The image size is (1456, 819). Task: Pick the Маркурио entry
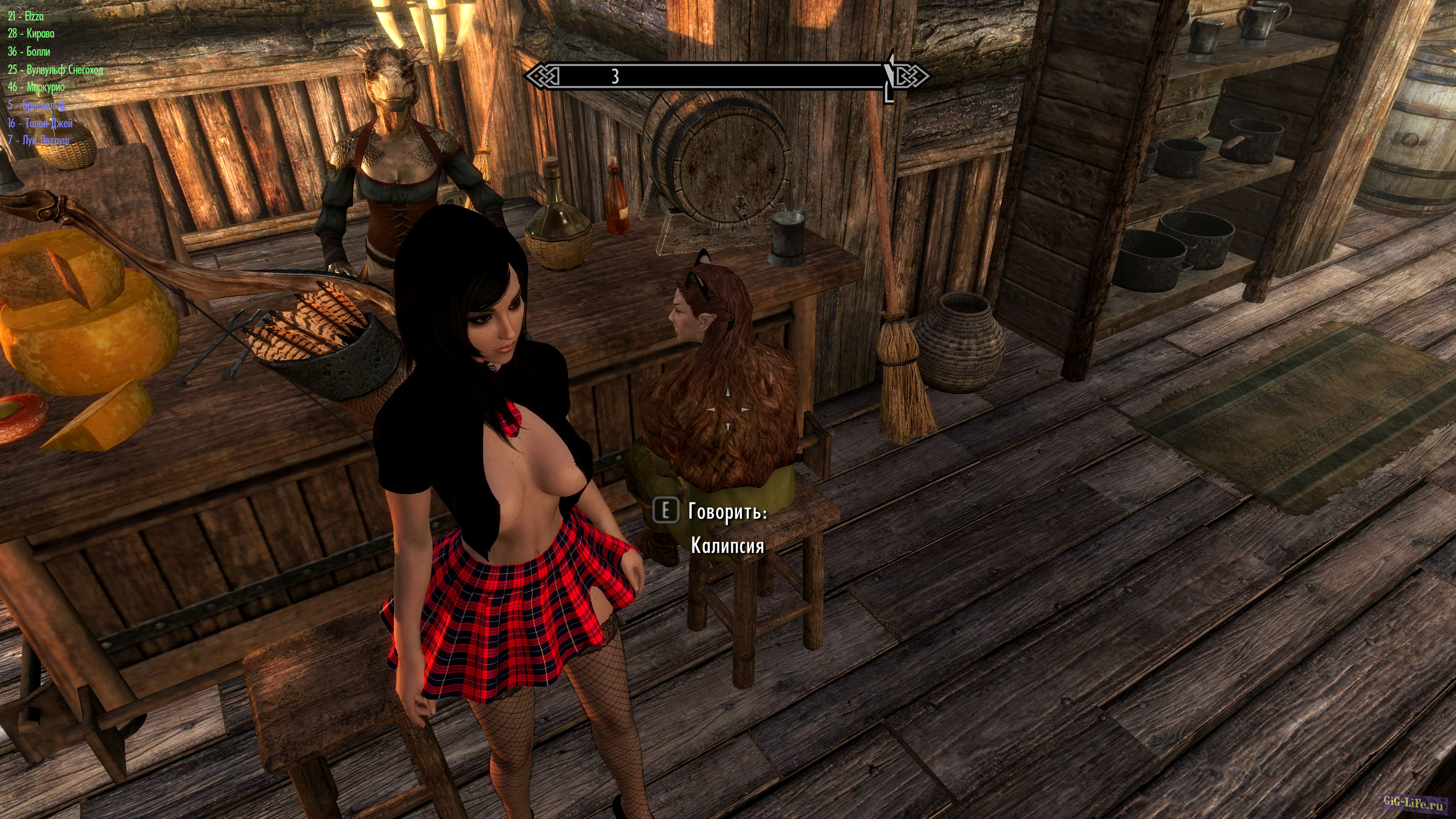pos(37,87)
